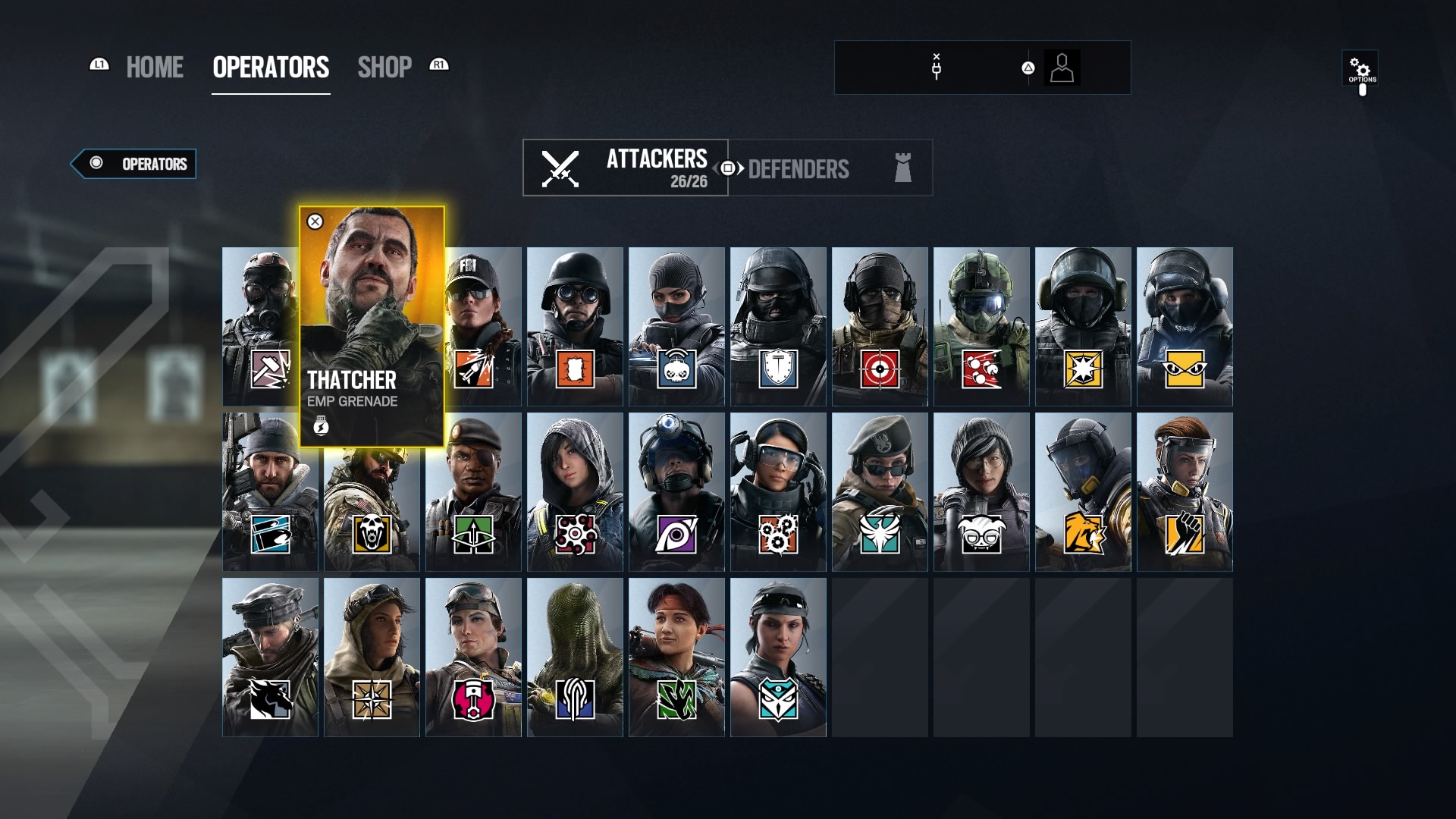Pick Montagne with the shield icon

pyautogui.click(x=778, y=326)
